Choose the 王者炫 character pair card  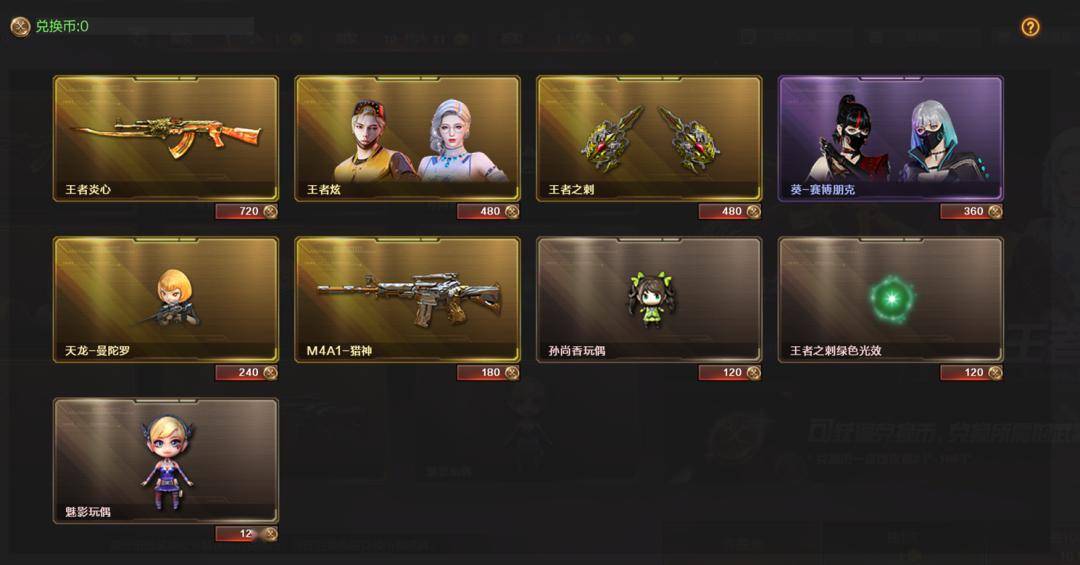click(408, 138)
